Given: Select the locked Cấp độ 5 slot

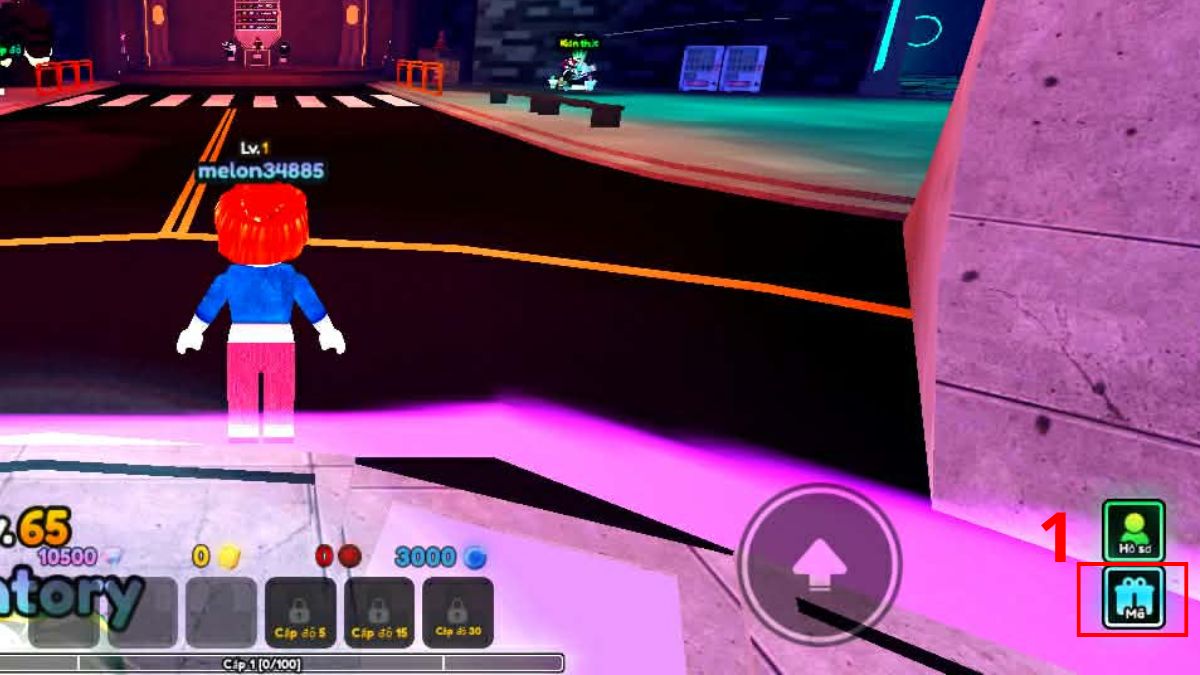Looking at the screenshot, I should coord(299,612).
